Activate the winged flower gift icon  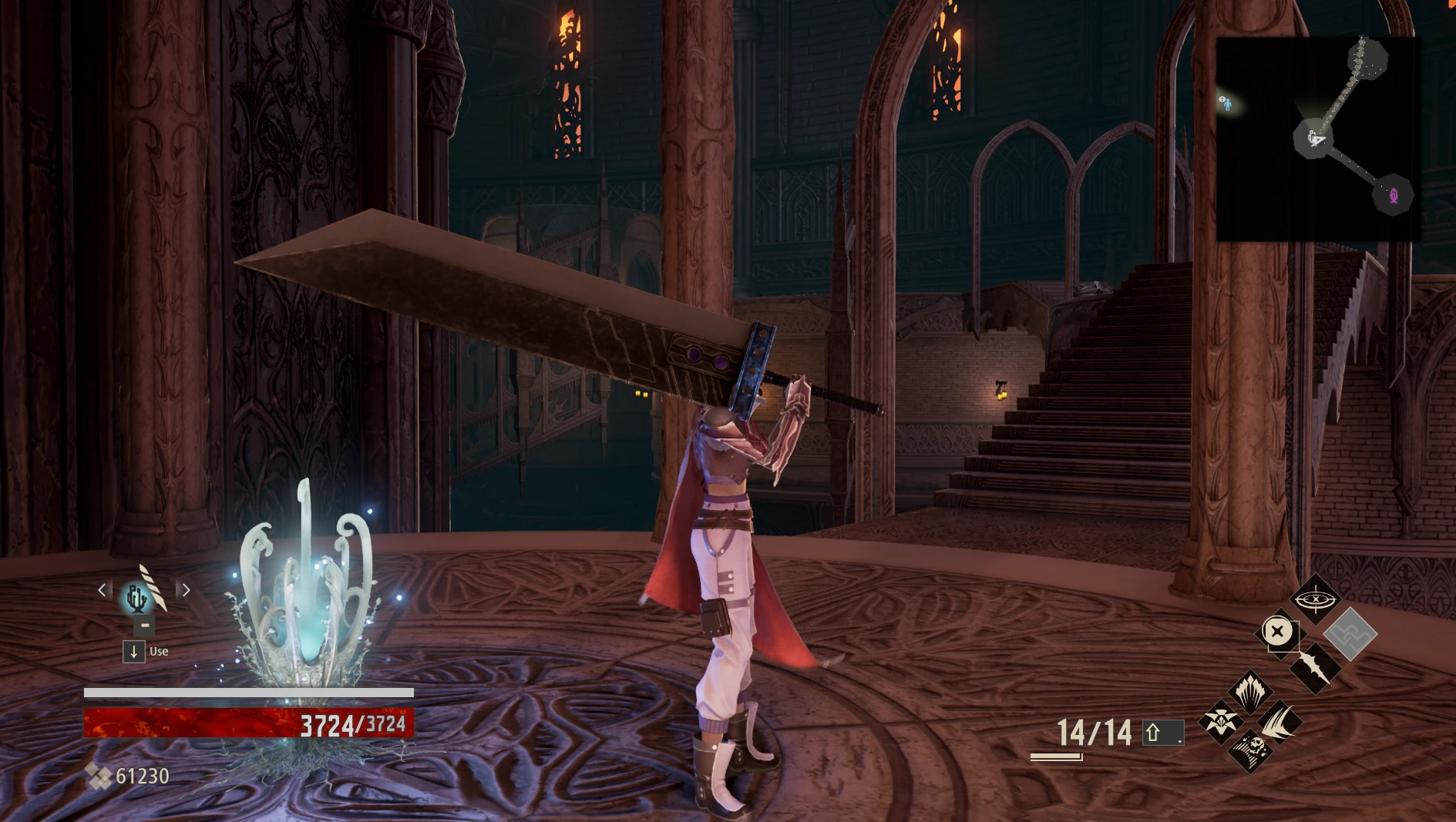[x=1221, y=723]
